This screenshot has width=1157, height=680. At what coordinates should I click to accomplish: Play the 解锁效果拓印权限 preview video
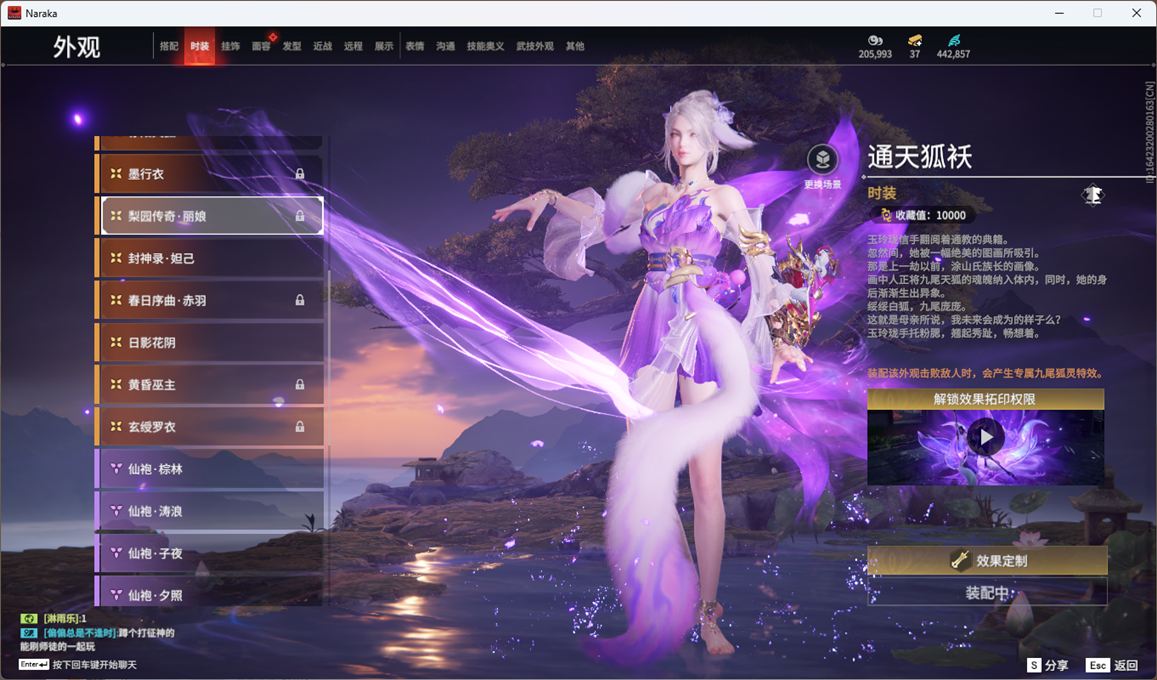click(x=986, y=437)
